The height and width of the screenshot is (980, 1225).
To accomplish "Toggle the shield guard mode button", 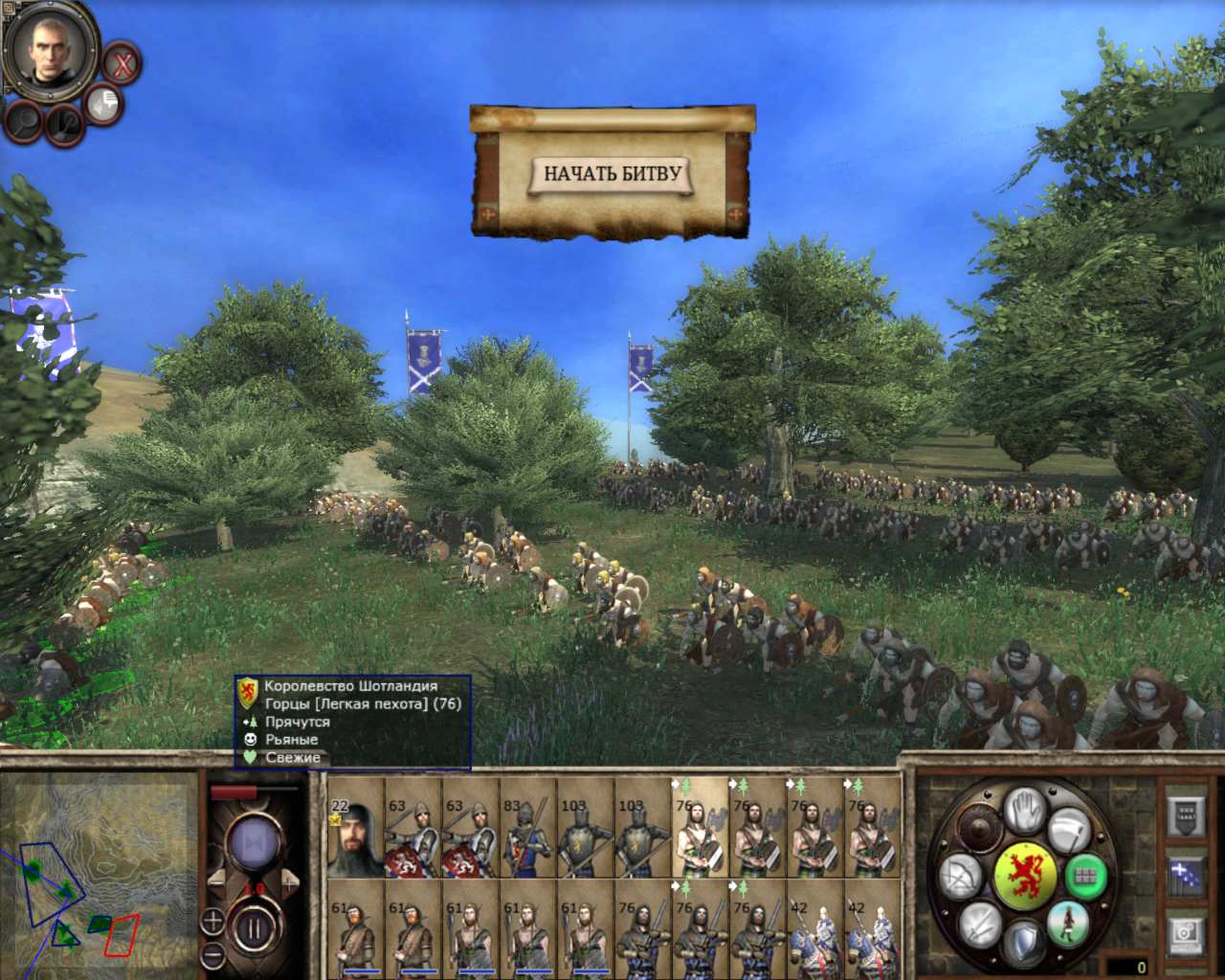I will [1023, 943].
